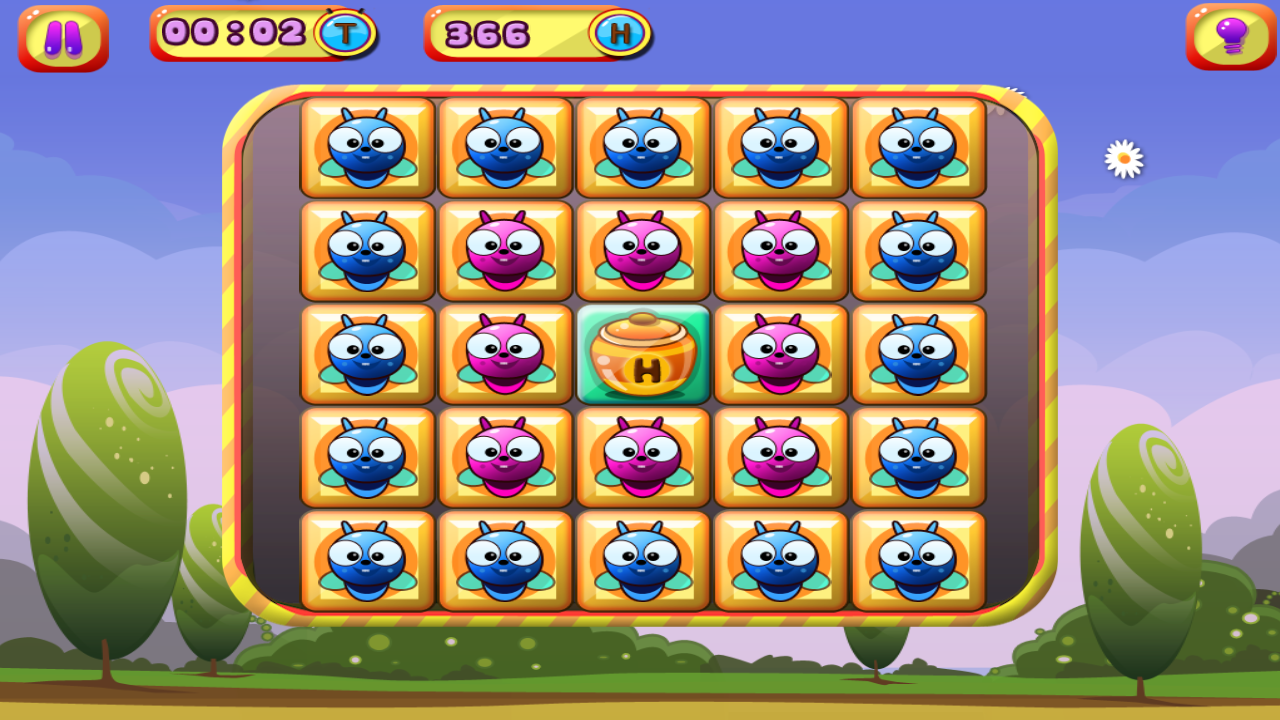
Task: Pick the pink bee right of the honey pot
Action: pos(780,355)
